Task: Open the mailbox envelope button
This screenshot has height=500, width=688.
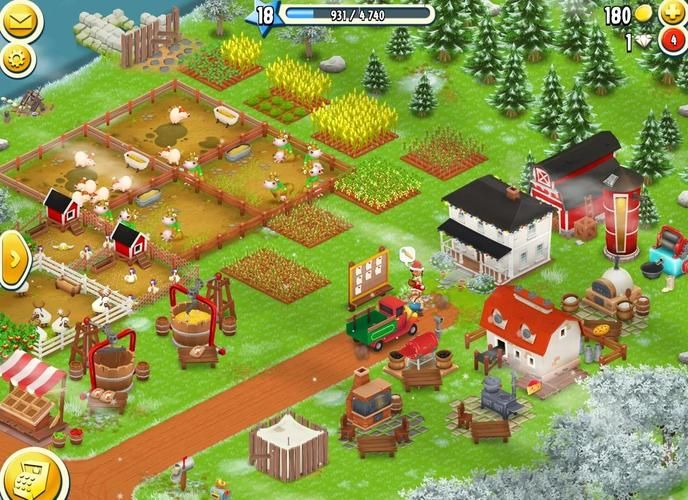Action: coord(17,19)
